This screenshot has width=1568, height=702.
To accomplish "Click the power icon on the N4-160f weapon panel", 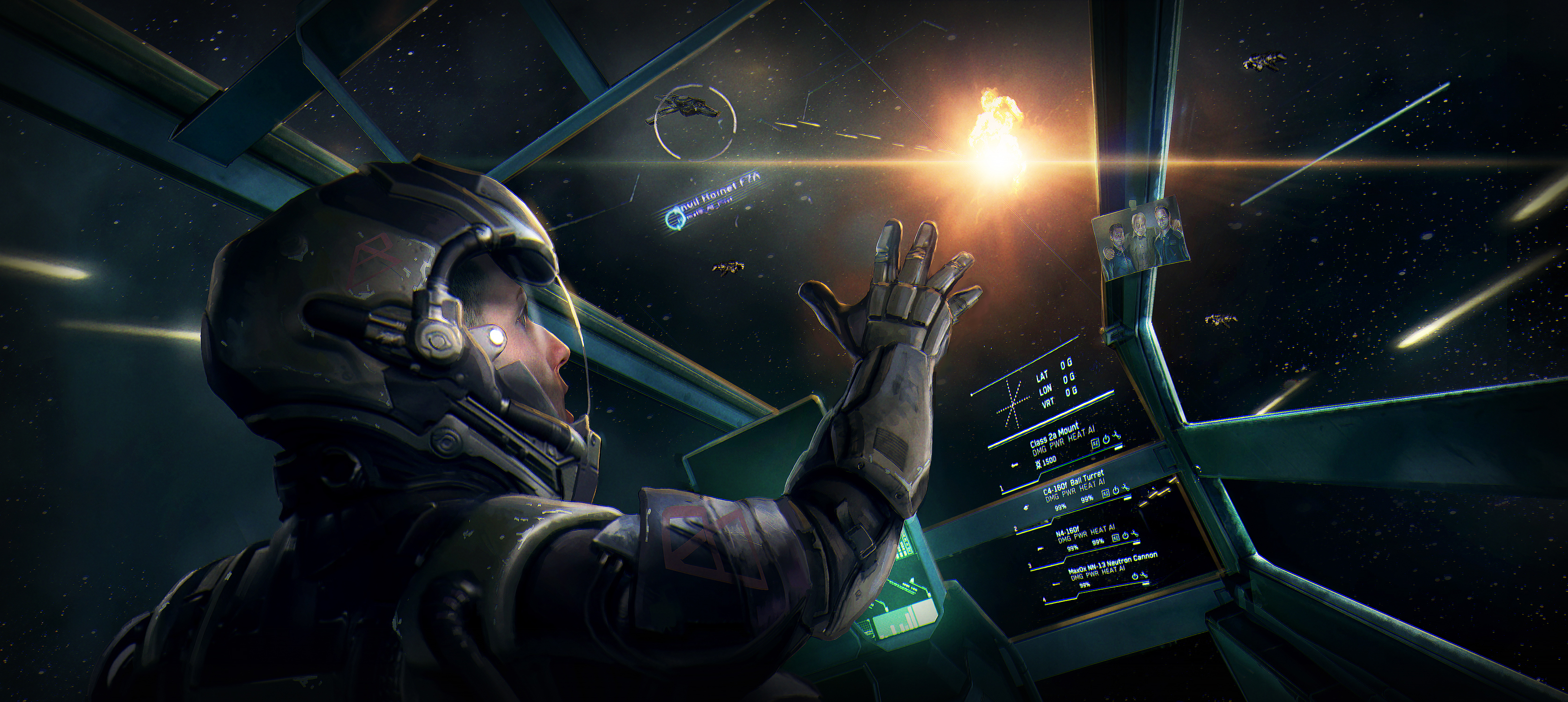I will (x=1126, y=537).
